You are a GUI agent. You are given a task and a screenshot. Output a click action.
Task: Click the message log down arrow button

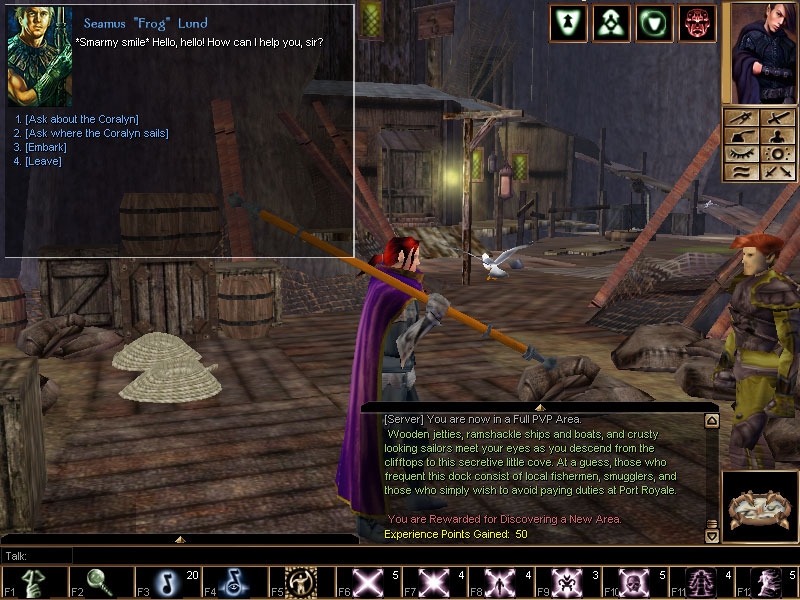click(712, 536)
